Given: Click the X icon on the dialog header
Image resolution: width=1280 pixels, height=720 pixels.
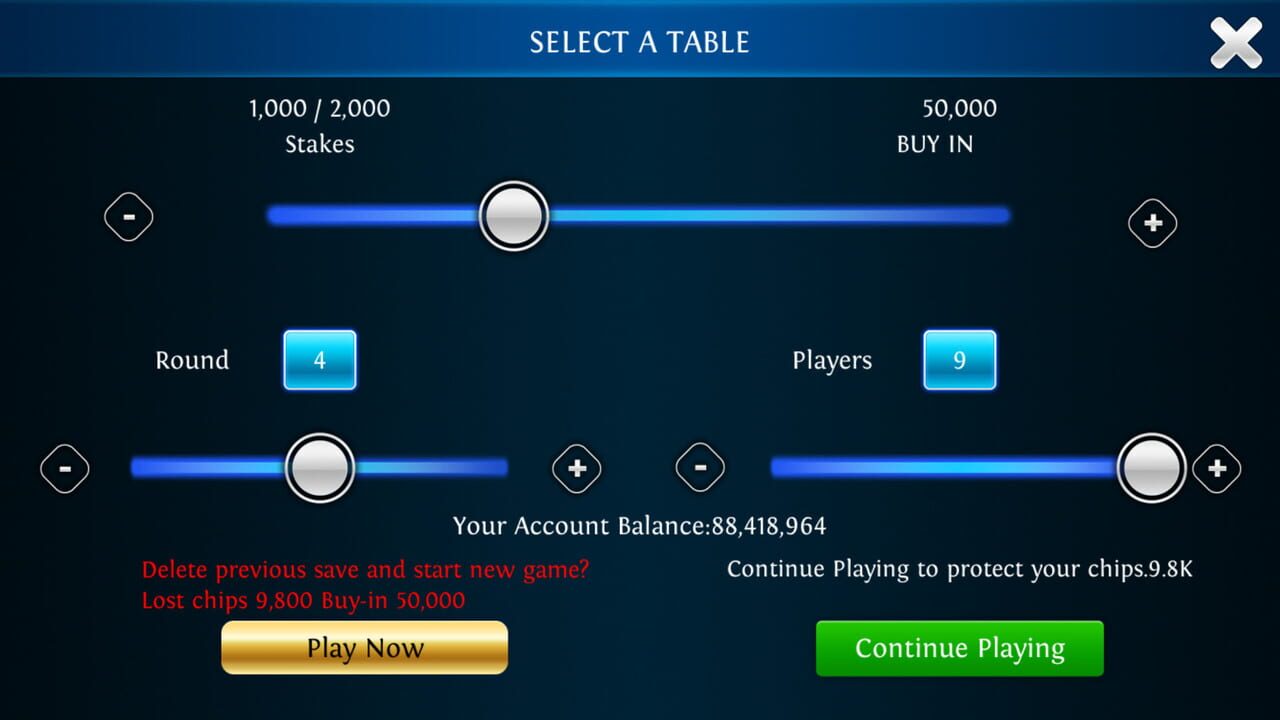Looking at the screenshot, I should pyautogui.click(x=1236, y=42).
